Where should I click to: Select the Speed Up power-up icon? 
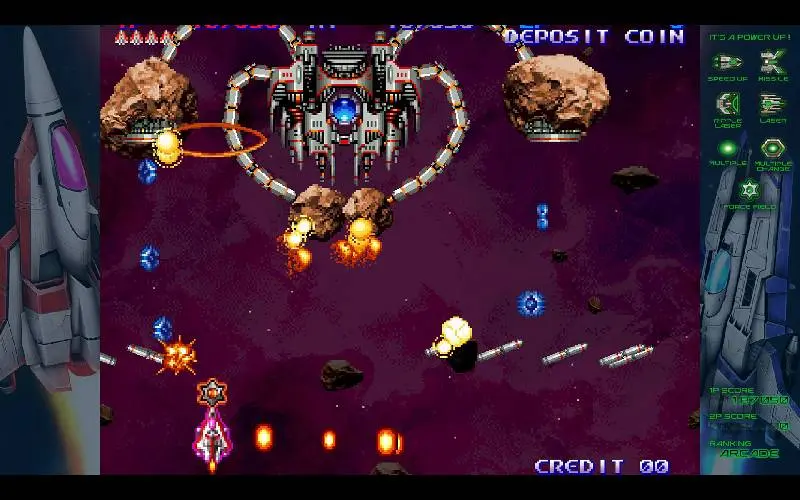[x=727, y=63]
